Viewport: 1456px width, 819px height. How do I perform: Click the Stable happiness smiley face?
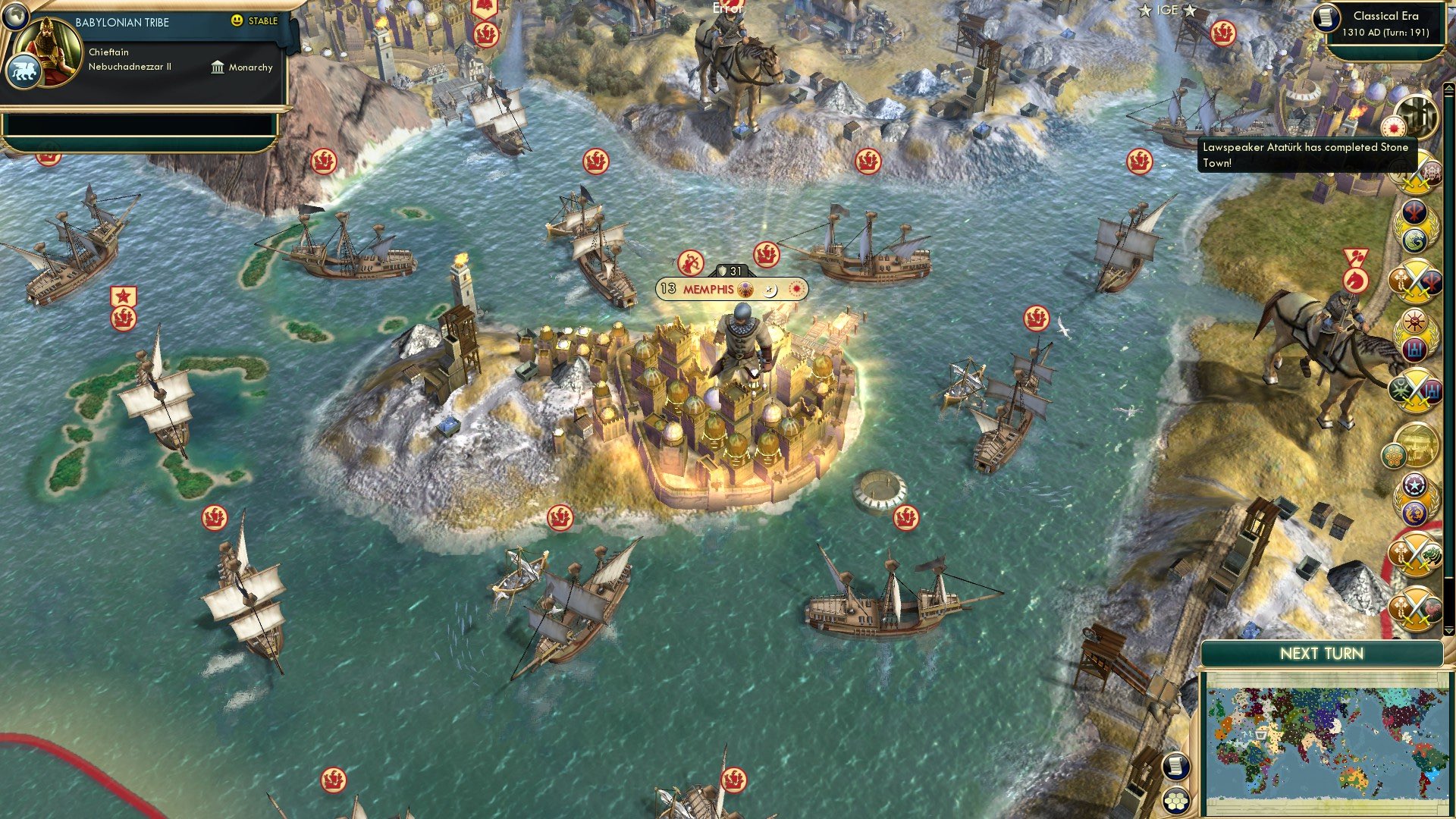click(x=237, y=20)
